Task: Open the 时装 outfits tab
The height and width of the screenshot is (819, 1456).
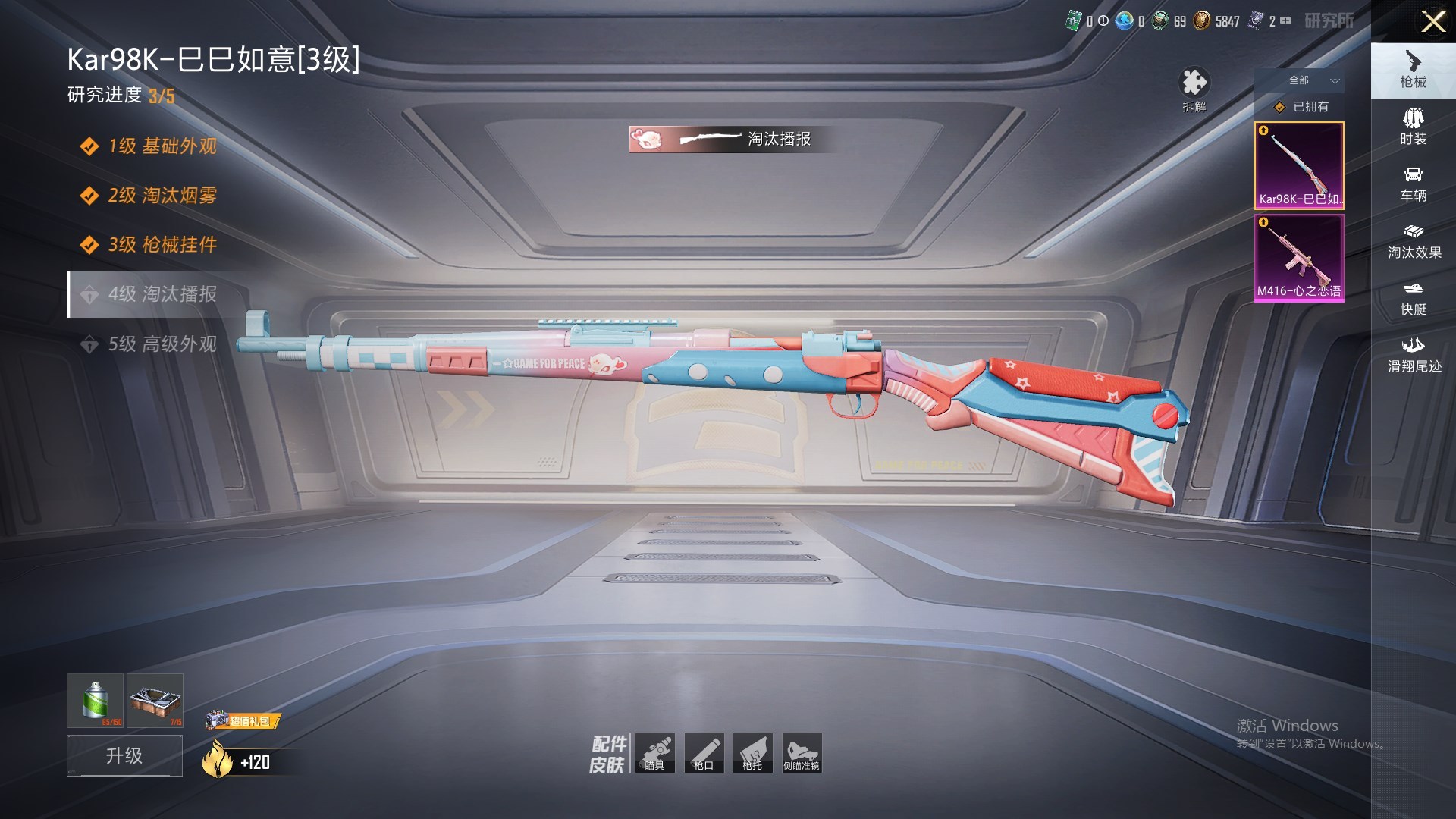Action: tap(1413, 127)
